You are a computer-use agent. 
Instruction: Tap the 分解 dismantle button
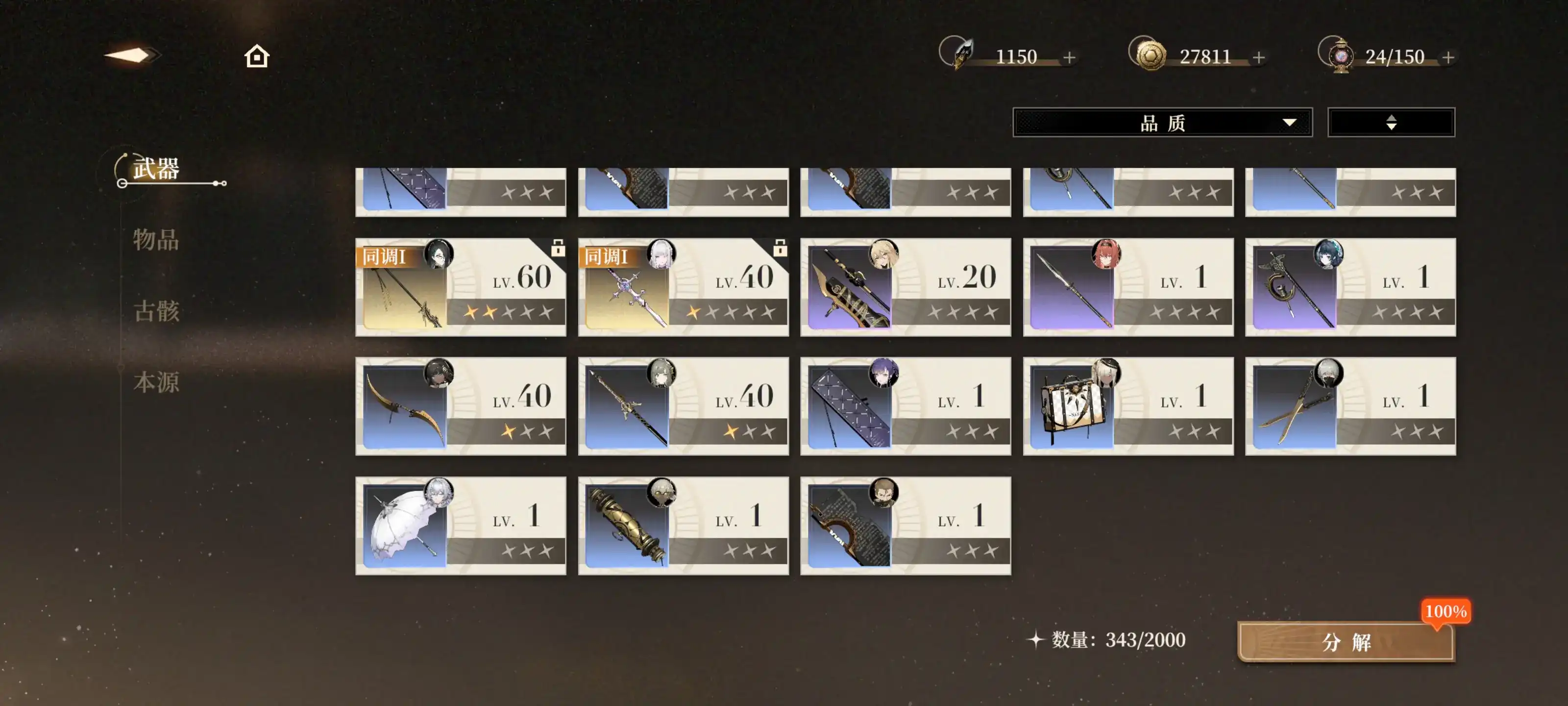click(1346, 641)
